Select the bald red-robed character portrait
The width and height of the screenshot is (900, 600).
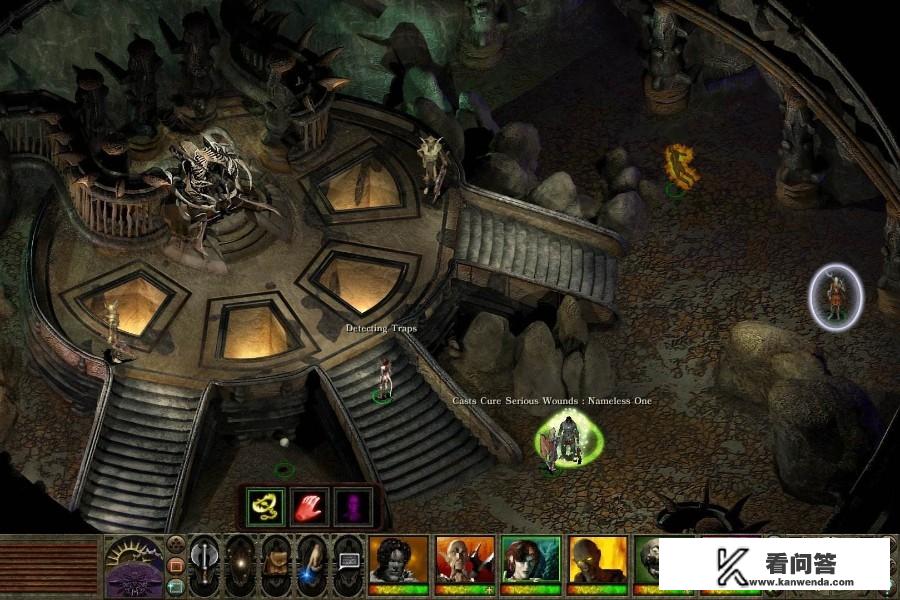click(464, 560)
